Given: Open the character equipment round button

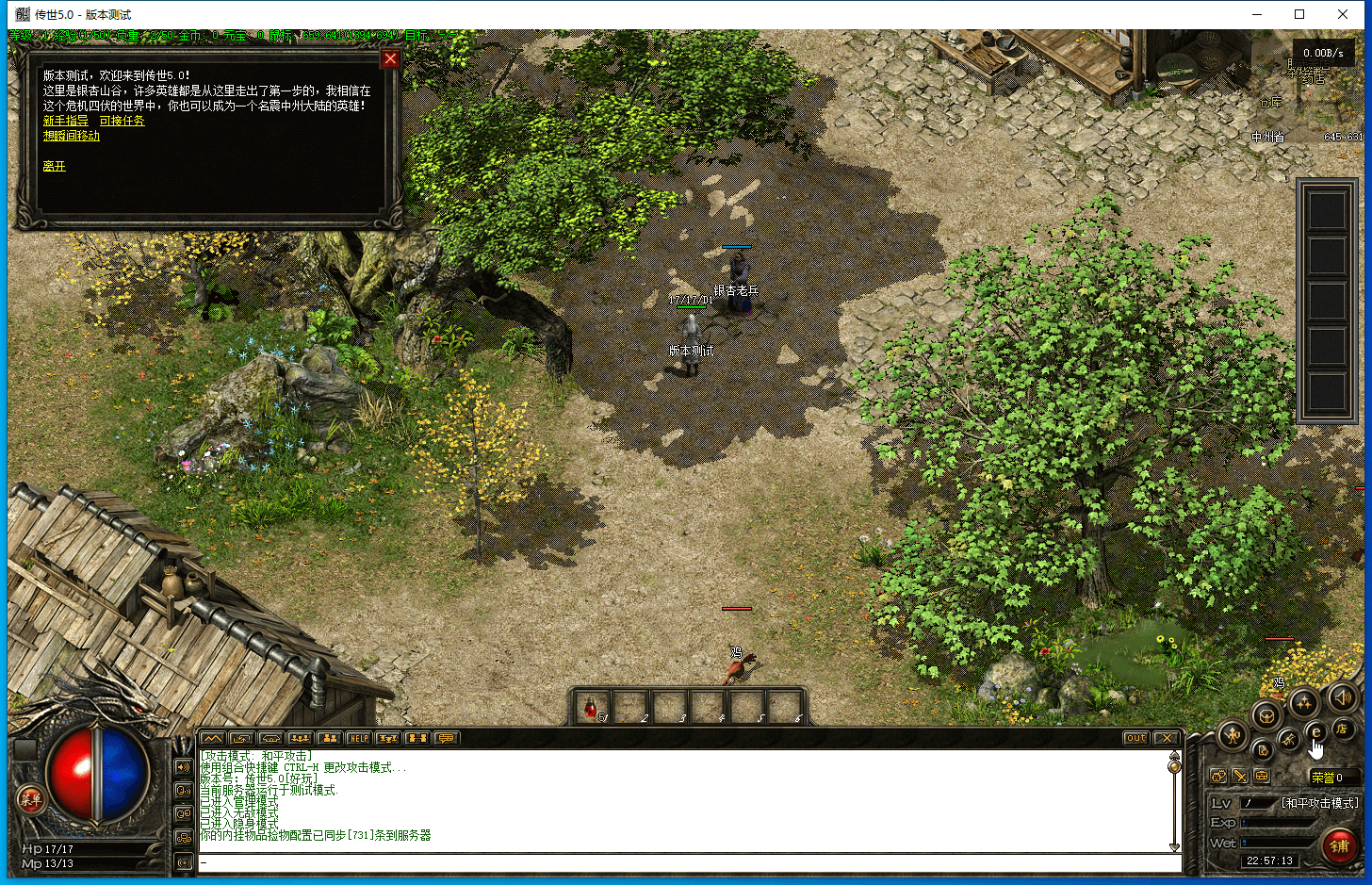Looking at the screenshot, I should pos(1233,735).
